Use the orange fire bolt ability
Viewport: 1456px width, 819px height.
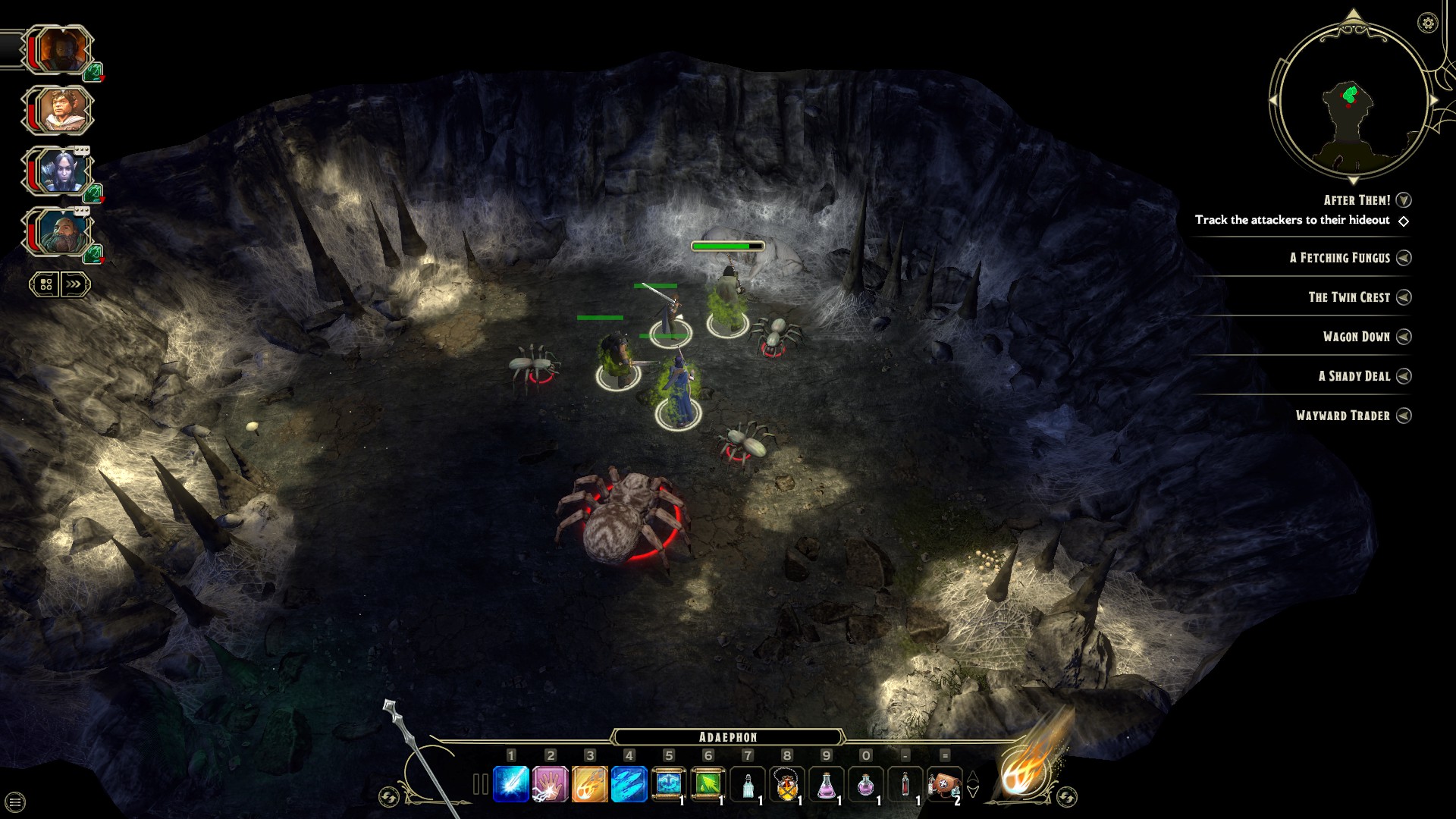pyautogui.click(x=590, y=784)
